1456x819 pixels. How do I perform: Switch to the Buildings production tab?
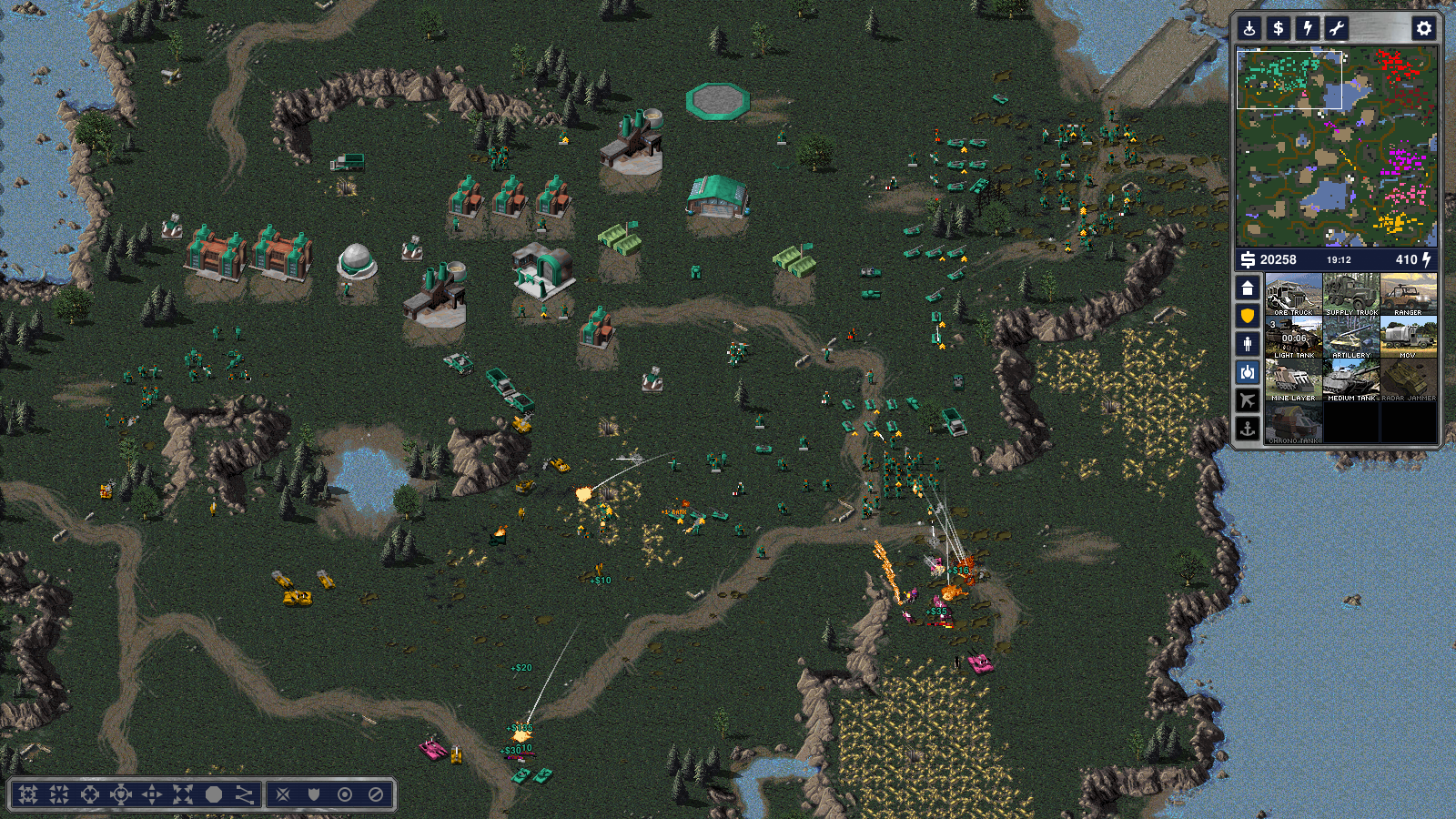pyautogui.click(x=1248, y=288)
